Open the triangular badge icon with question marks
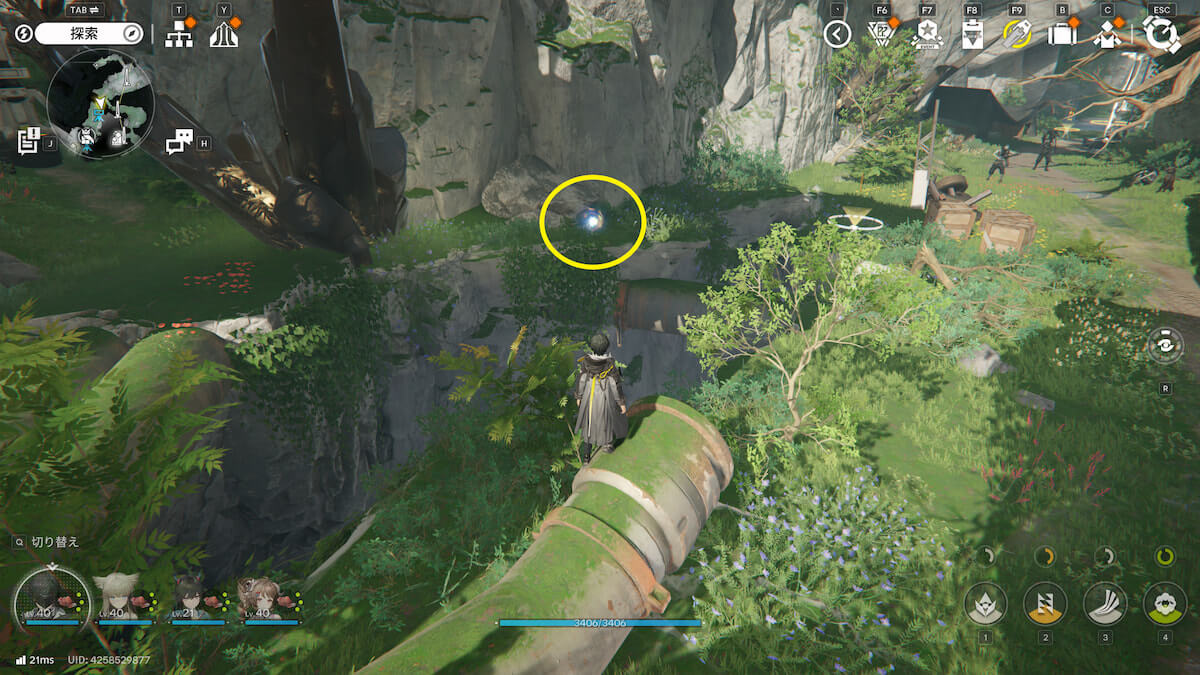The width and height of the screenshot is (1200, 675). (881, 35)
